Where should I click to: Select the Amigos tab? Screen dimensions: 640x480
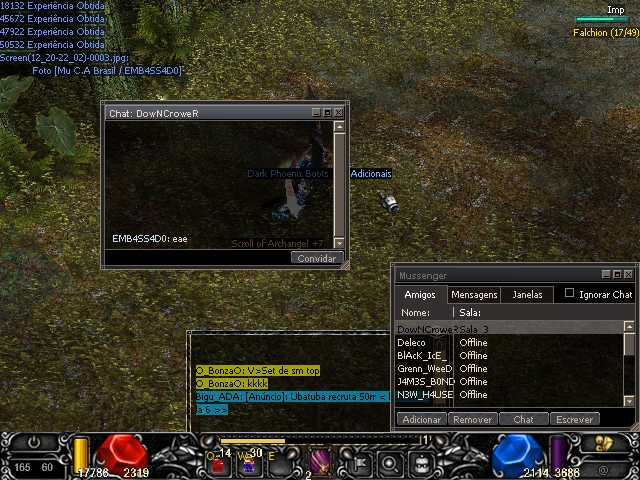pyautogui.click(x=419, y=295)
